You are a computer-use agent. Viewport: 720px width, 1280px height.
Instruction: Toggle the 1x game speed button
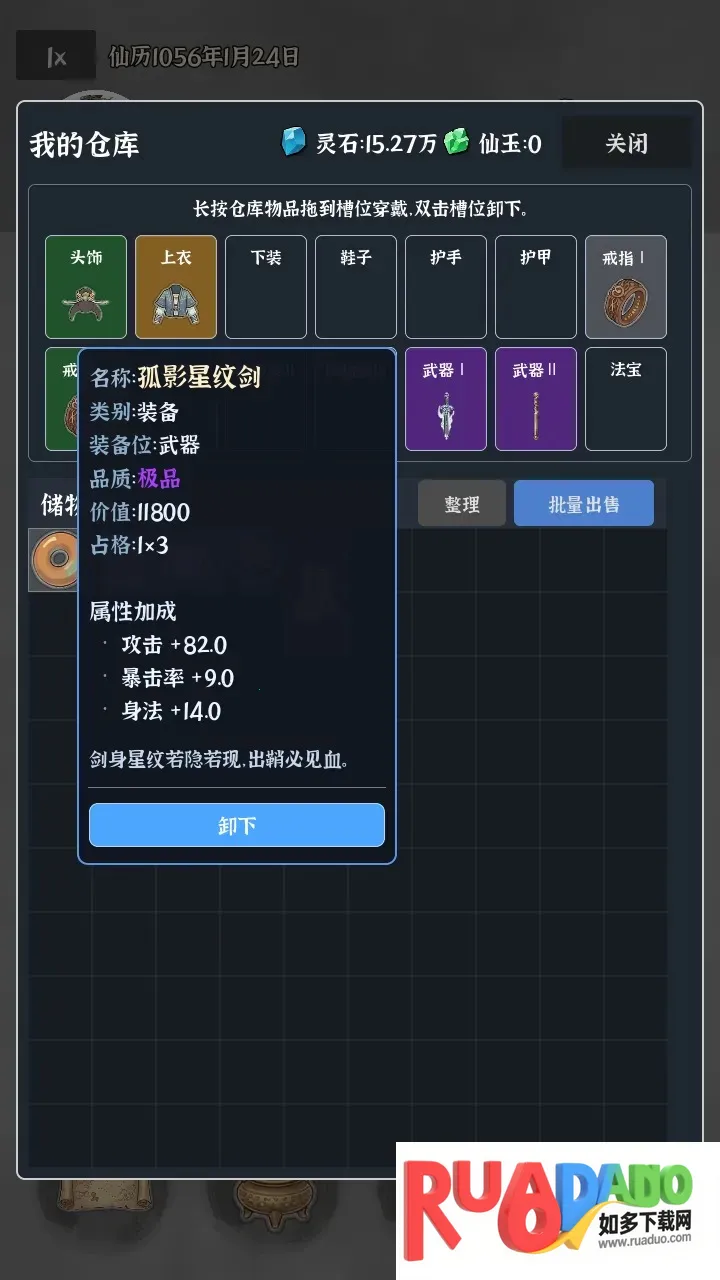click(56, 57)
